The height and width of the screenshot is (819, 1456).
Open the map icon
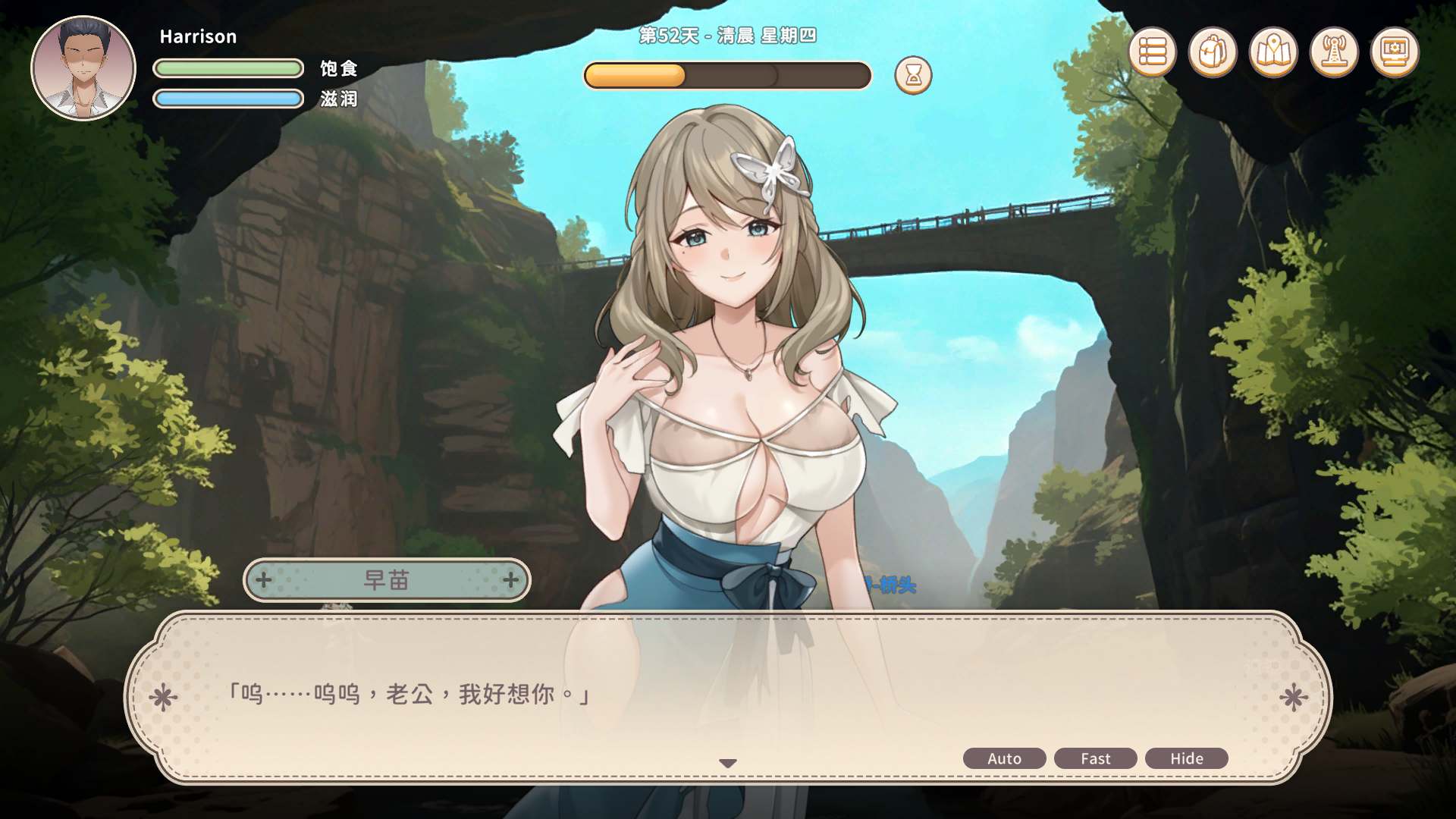point(1274,52)
